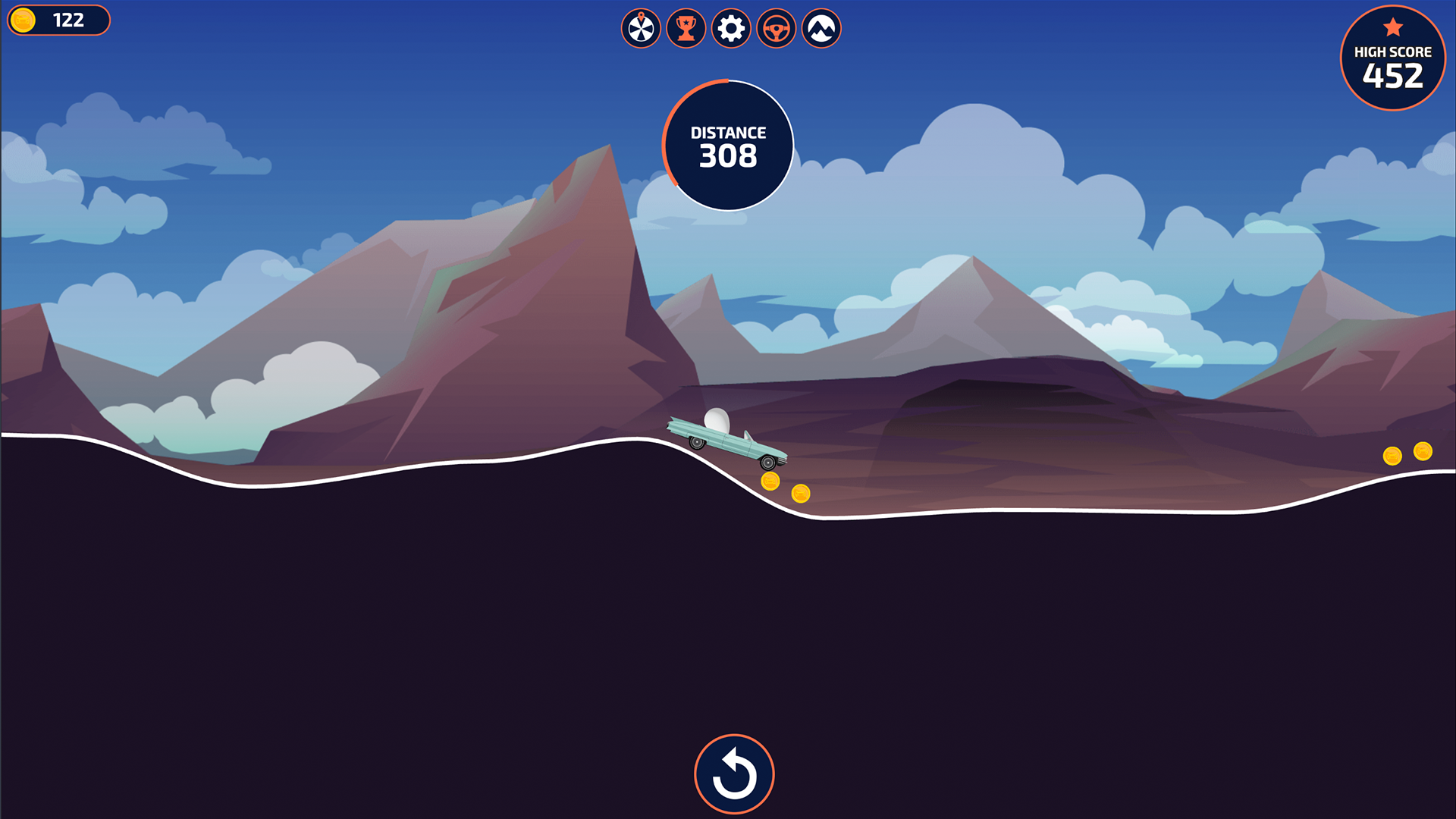Click the red star on high score badge

(1392, 27)
